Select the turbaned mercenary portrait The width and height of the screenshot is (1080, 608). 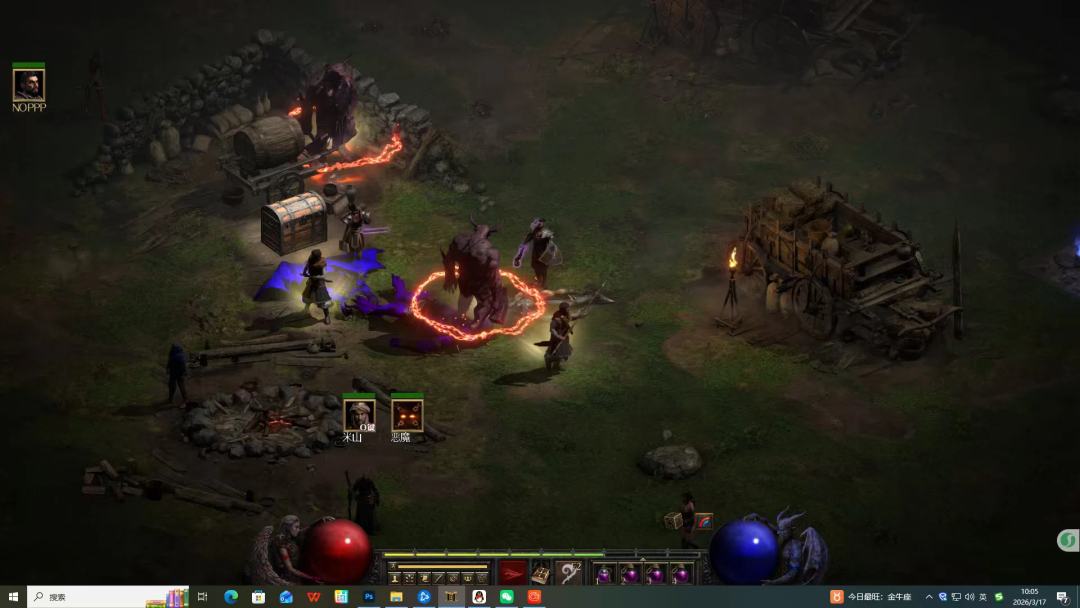coord(358,414)
